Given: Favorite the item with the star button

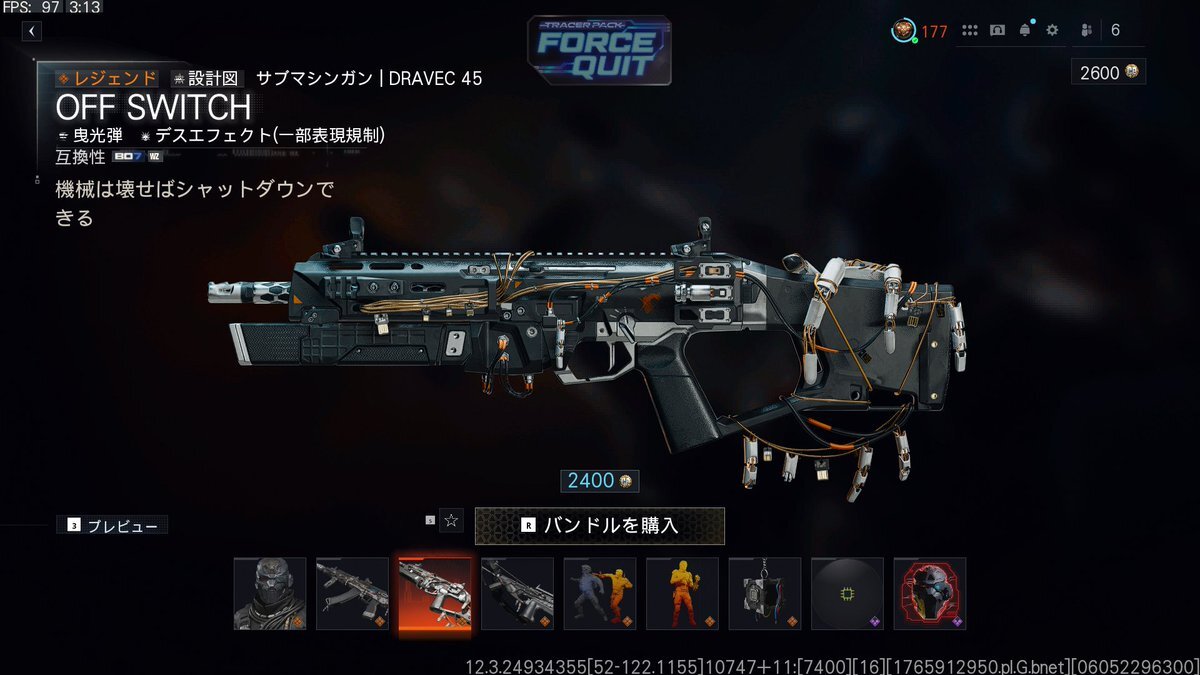Looking at the screenshot, I should tap(451, 520).
